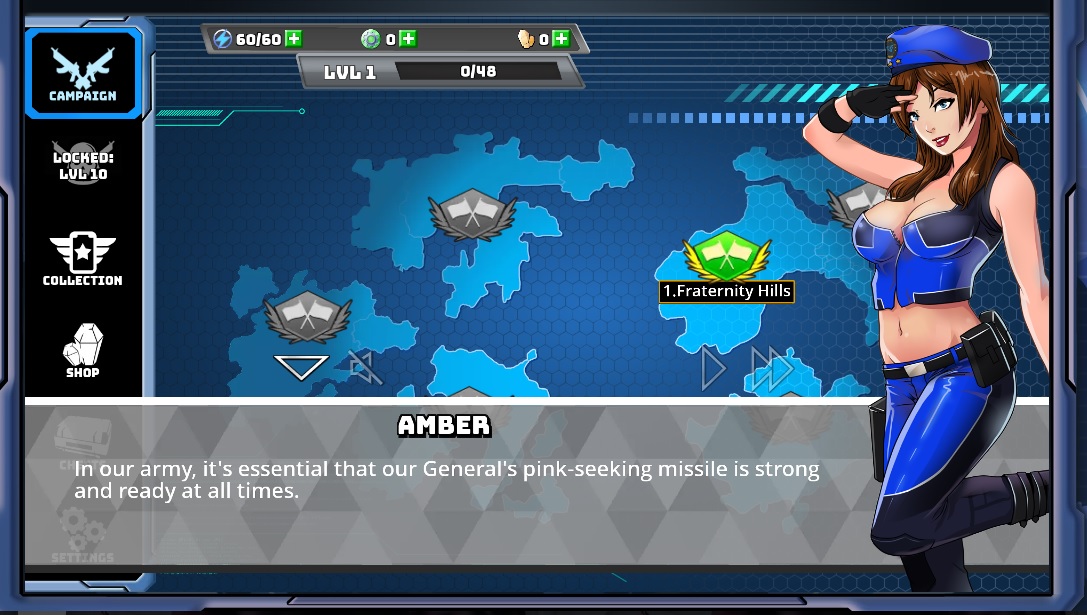Add more energy with the plus button
The height and width of the screenshot is (615, 1087).
coord(293,39)
